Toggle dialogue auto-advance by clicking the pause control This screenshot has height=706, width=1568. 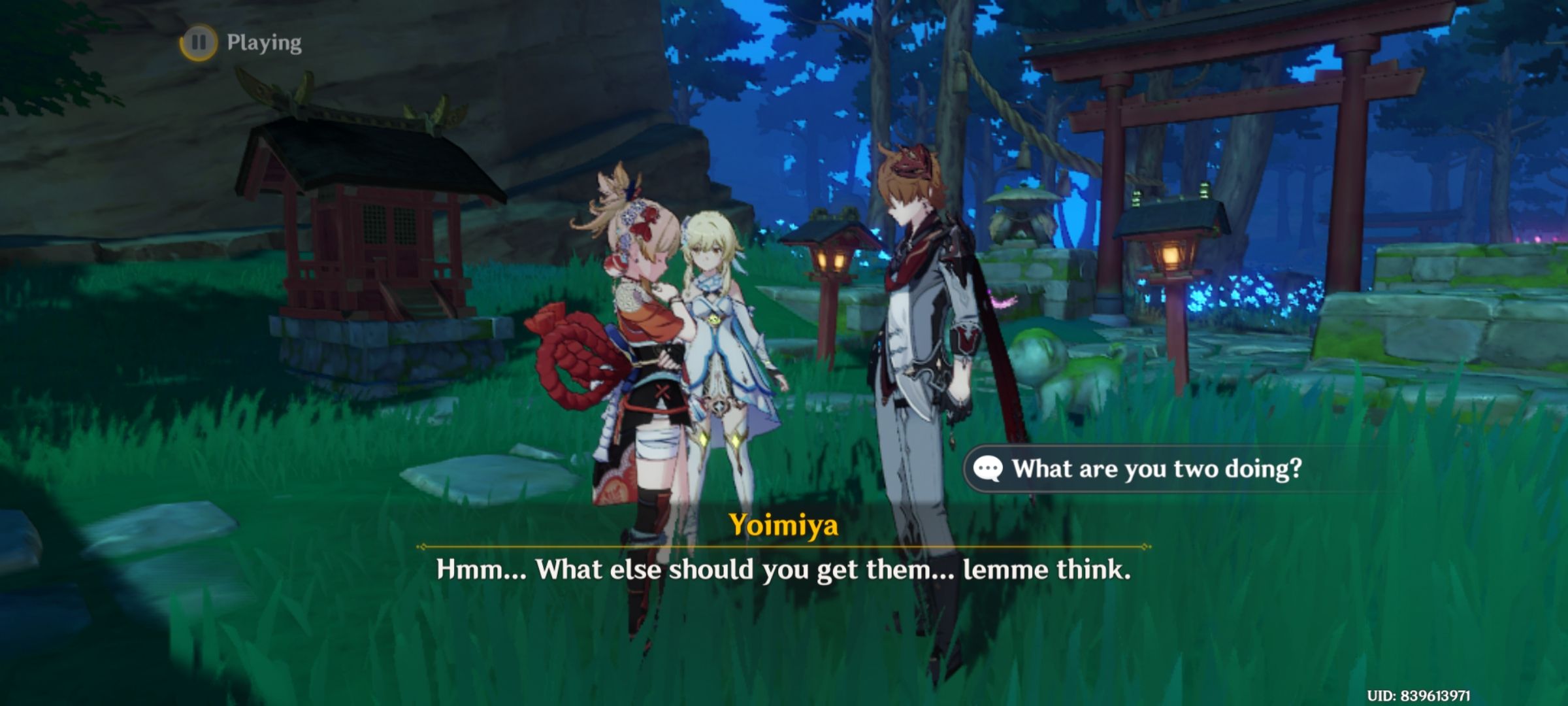tap(201, 43)
